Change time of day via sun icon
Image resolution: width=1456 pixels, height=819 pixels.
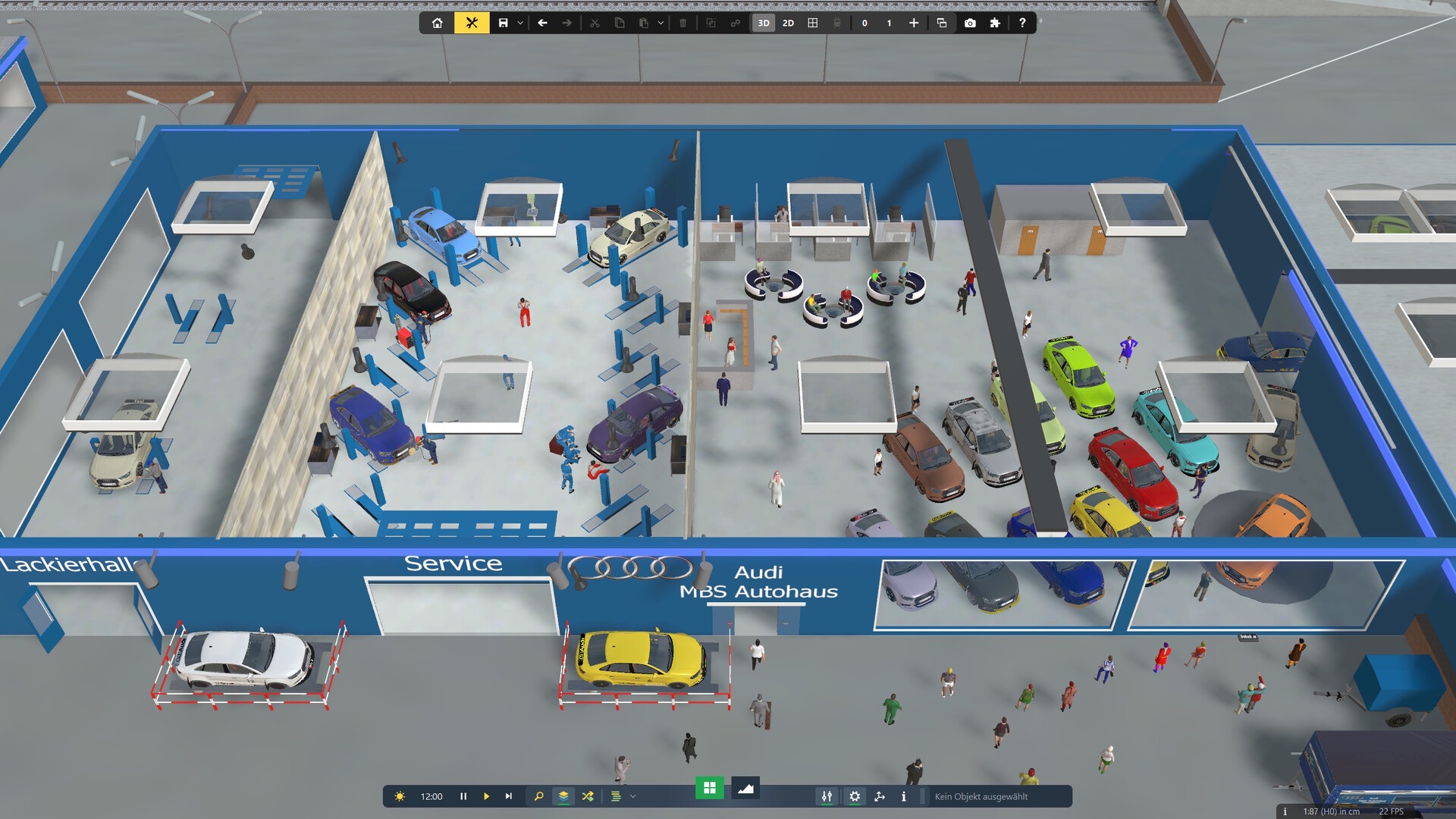pos(400,796)
